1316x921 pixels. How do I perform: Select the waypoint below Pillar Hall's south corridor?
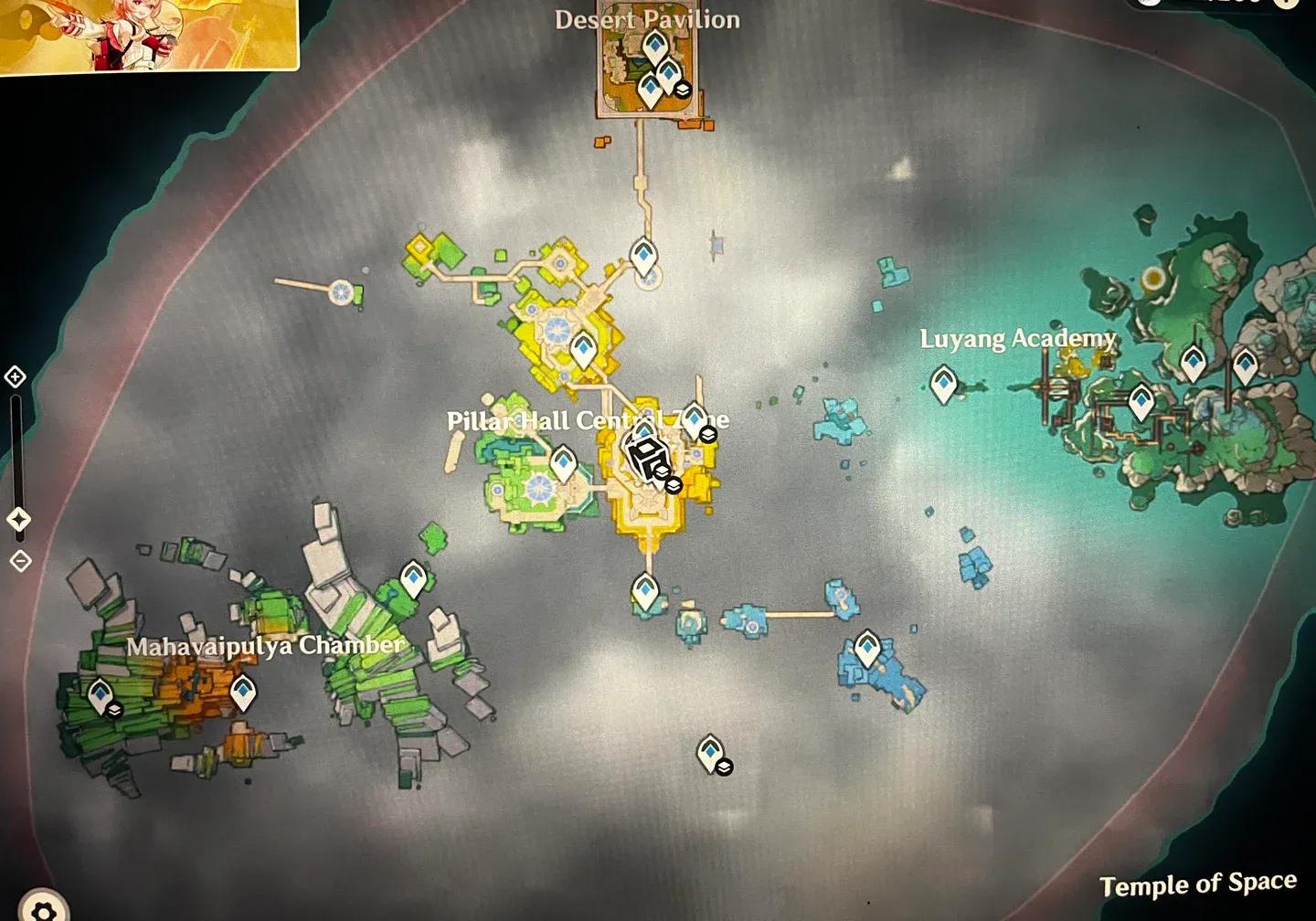pos(645,591)
